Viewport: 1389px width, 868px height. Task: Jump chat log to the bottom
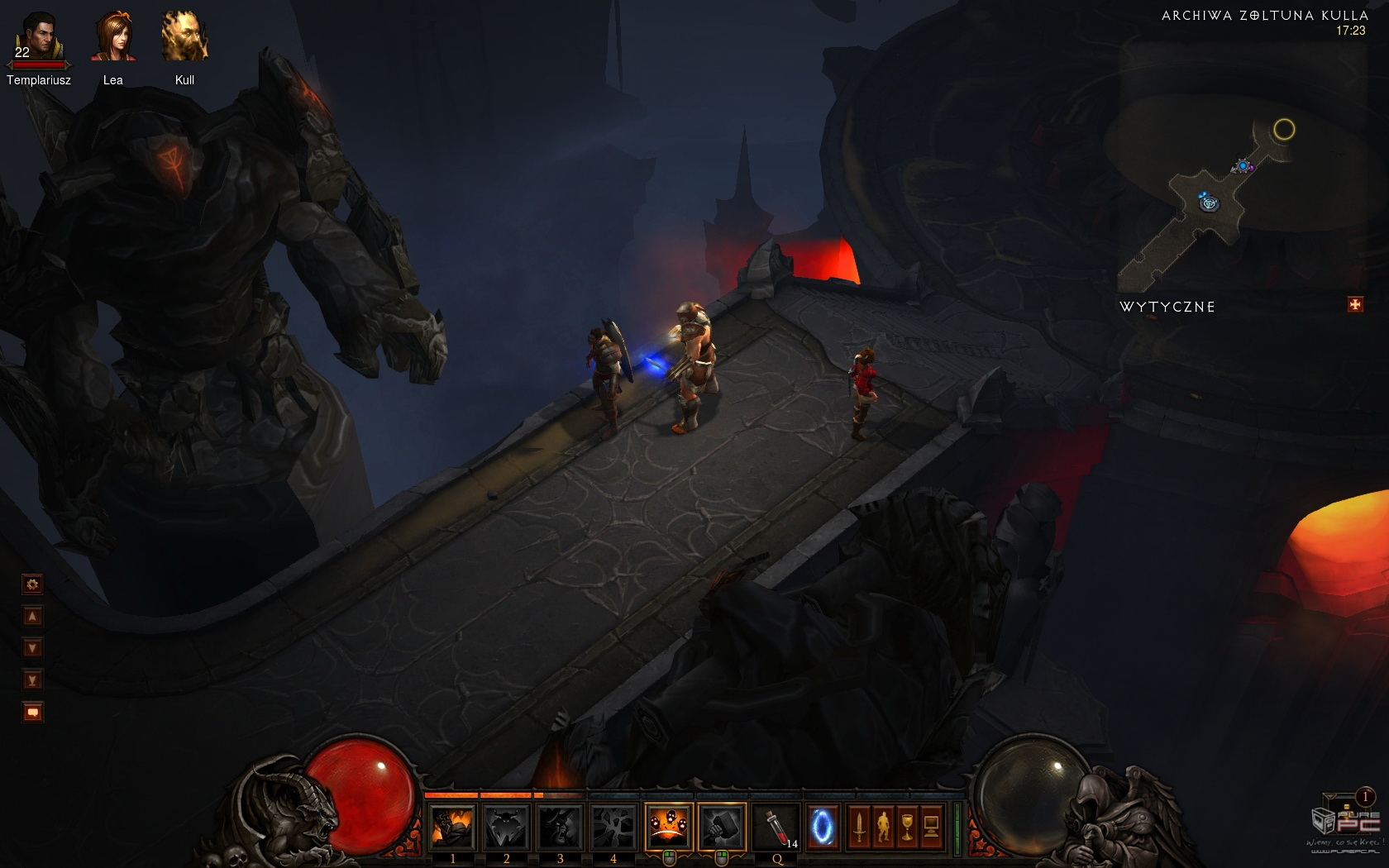[32, 680]
